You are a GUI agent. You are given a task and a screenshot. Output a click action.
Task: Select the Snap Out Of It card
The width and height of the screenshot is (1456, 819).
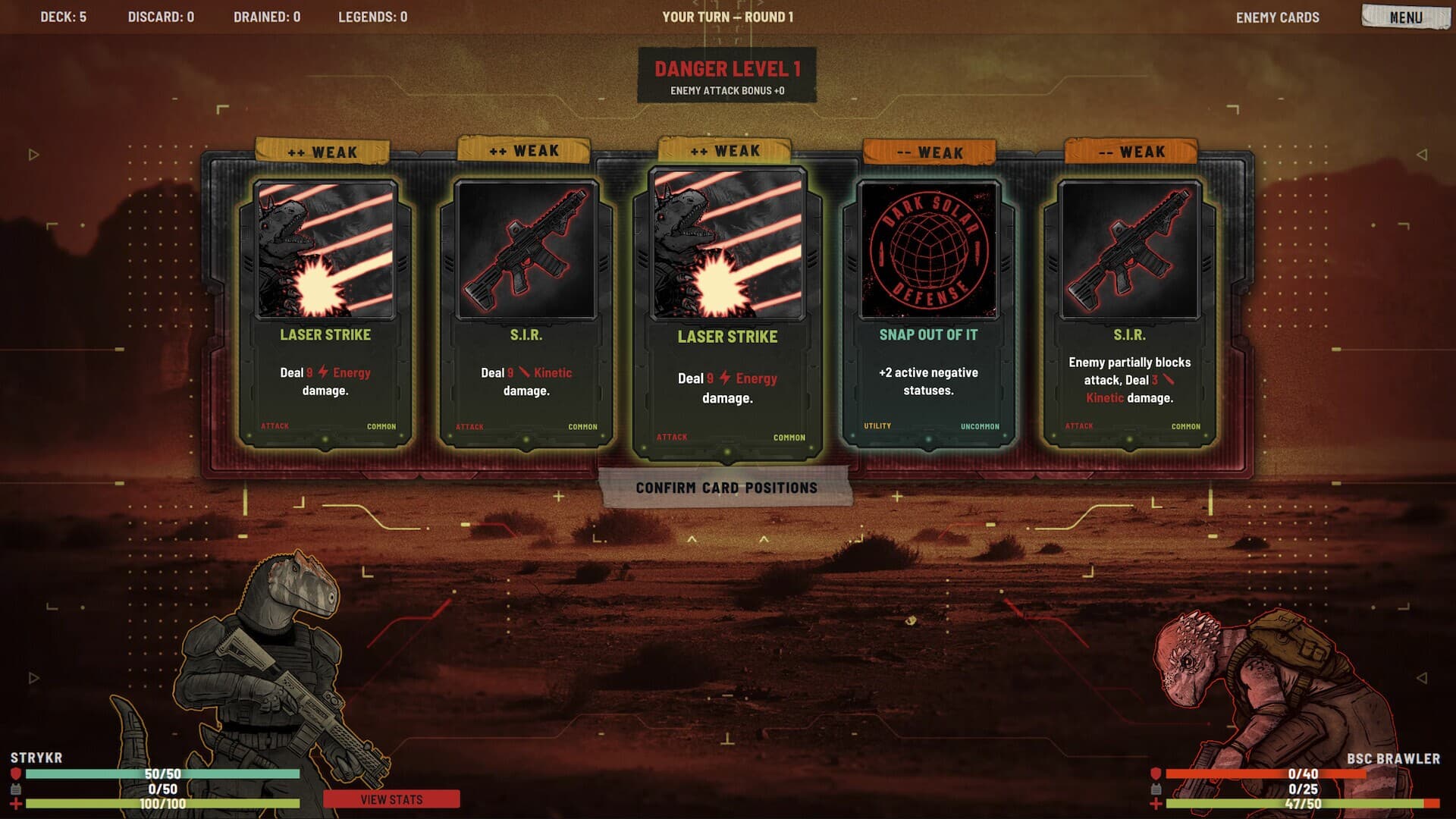[928, 312]
